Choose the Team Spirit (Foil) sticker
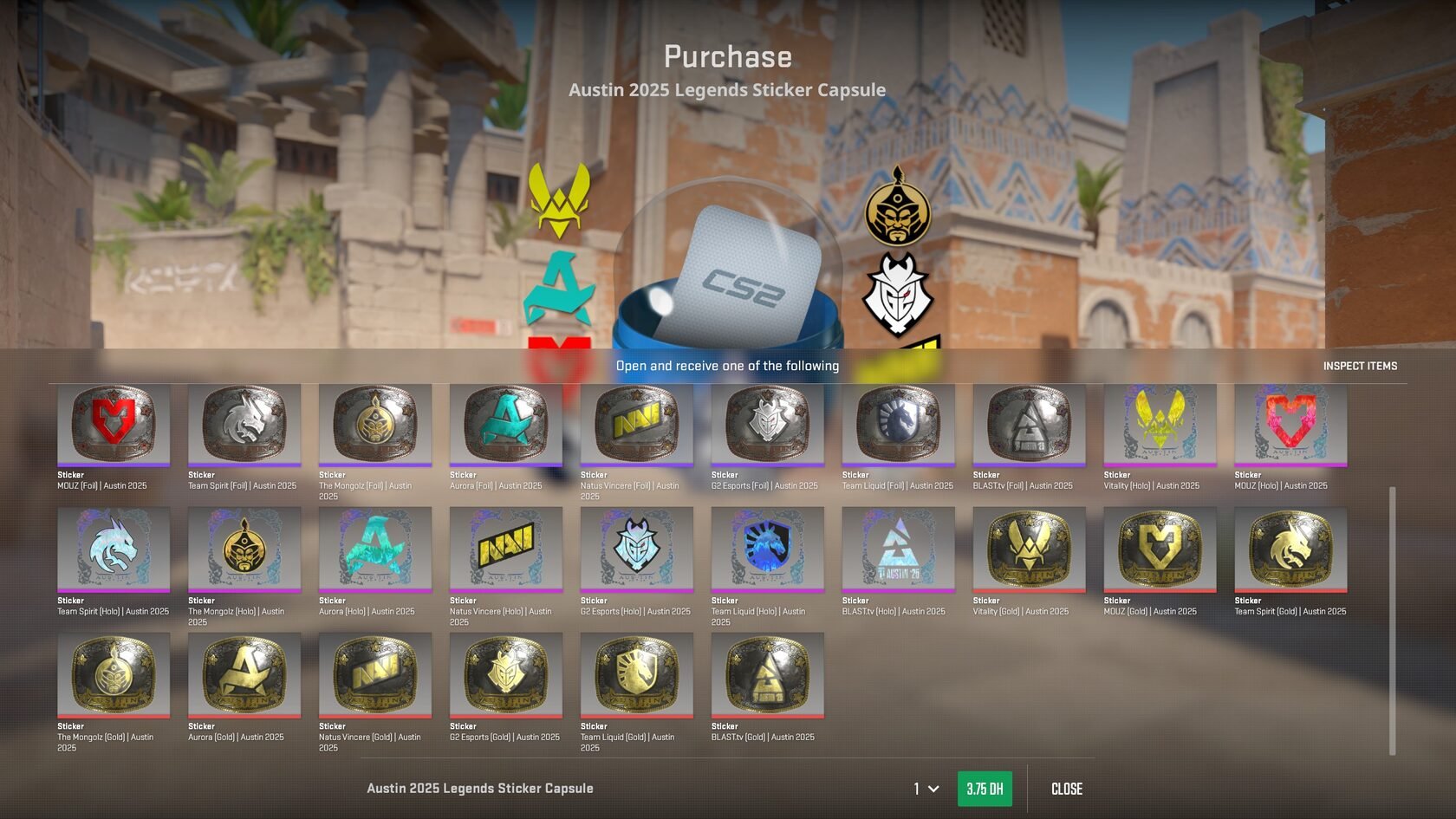The height and width of the screenshot is (819, 1456). (x=244, y=425)
